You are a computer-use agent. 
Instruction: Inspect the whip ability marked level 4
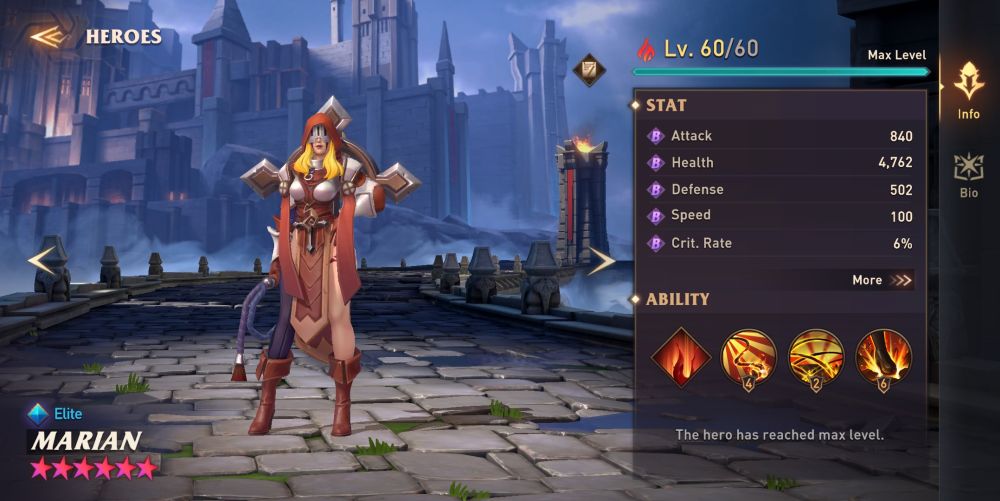(748, 357)
